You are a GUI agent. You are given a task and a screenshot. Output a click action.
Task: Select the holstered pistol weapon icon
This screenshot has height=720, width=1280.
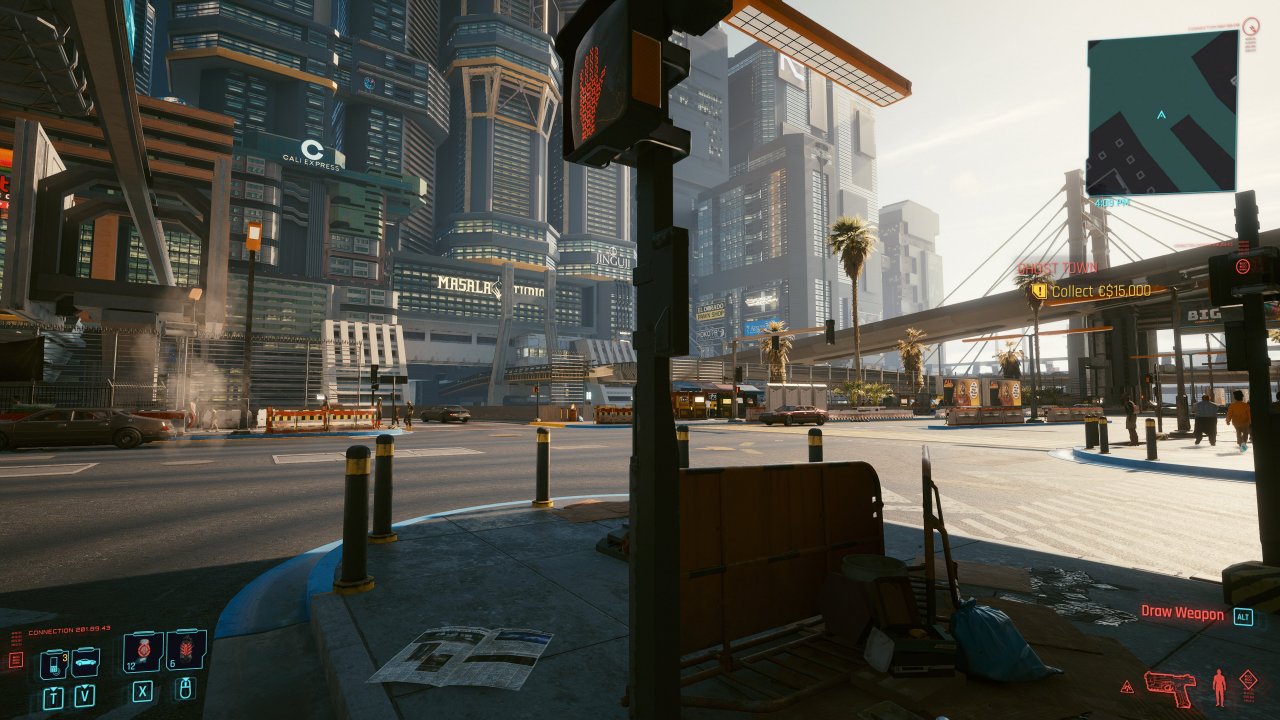coord(1170,687)
